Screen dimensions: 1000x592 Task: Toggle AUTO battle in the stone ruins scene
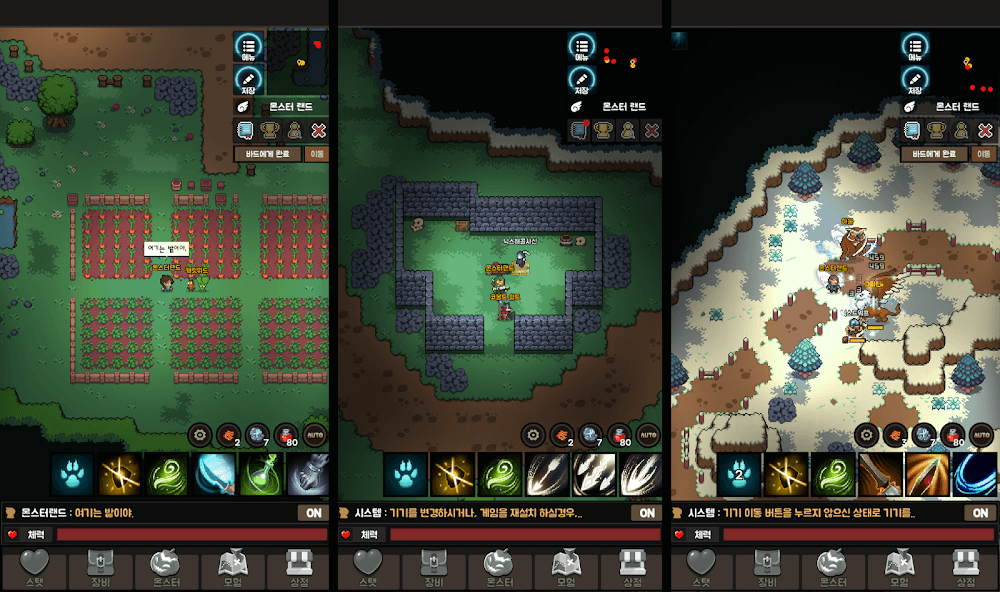click(x=648, y=435)
